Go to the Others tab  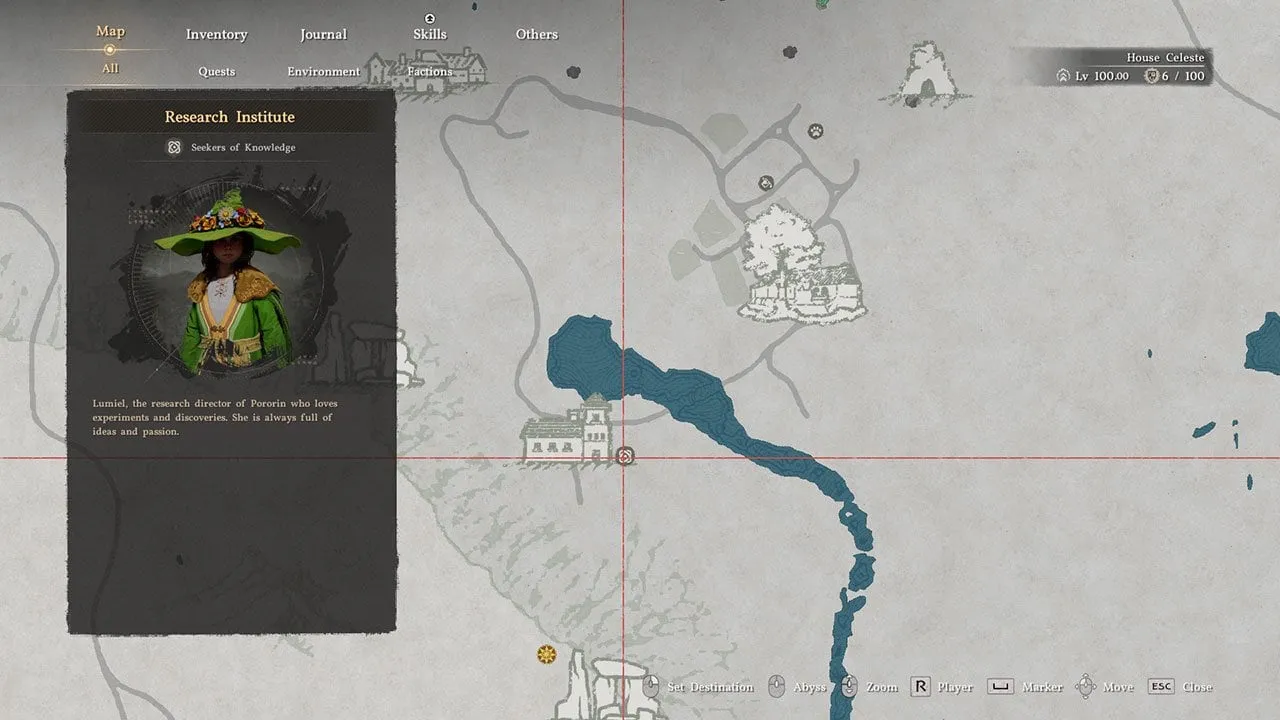tap(536, 34)
